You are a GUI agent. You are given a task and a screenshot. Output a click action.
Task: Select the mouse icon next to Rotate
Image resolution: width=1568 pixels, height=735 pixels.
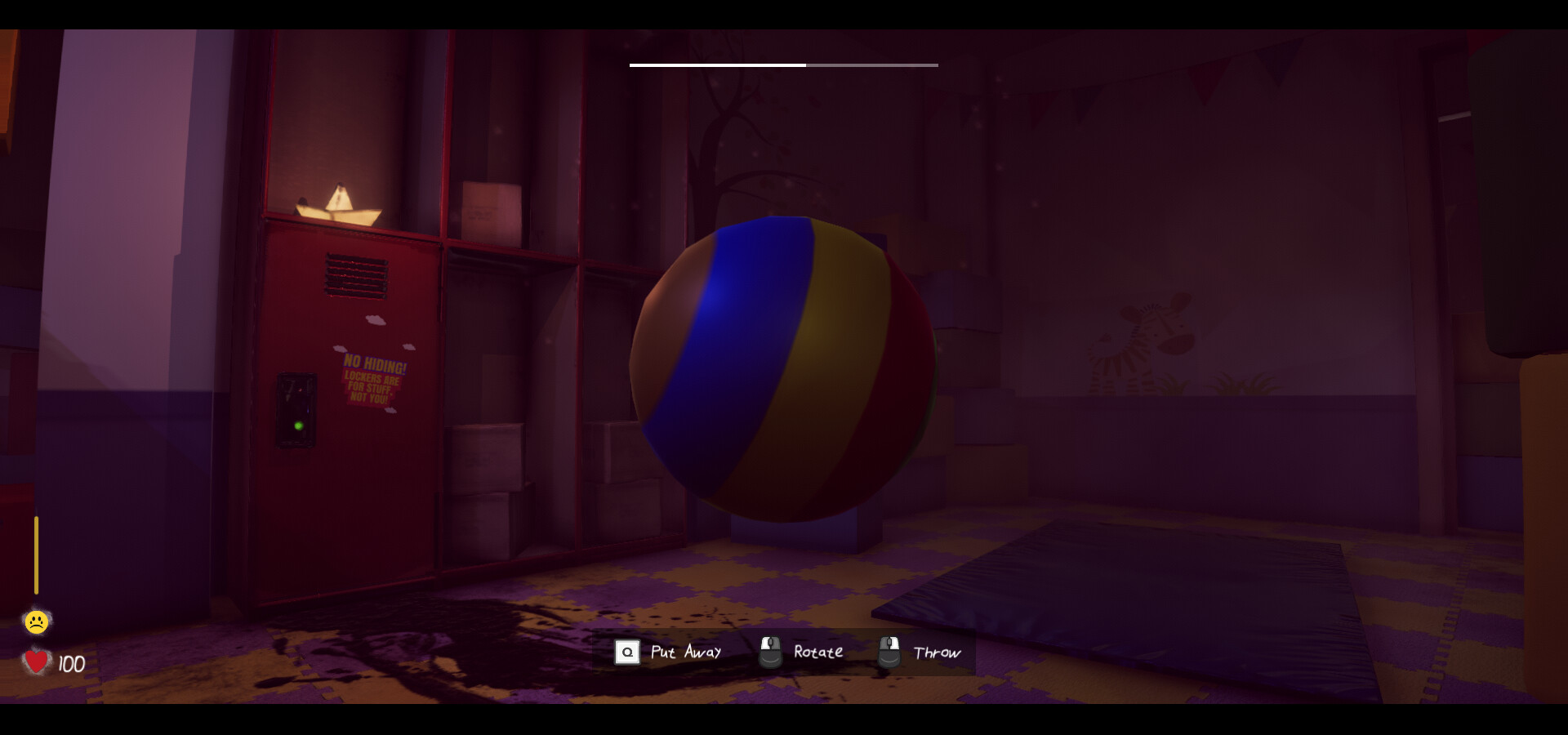[x=769, y=652]
